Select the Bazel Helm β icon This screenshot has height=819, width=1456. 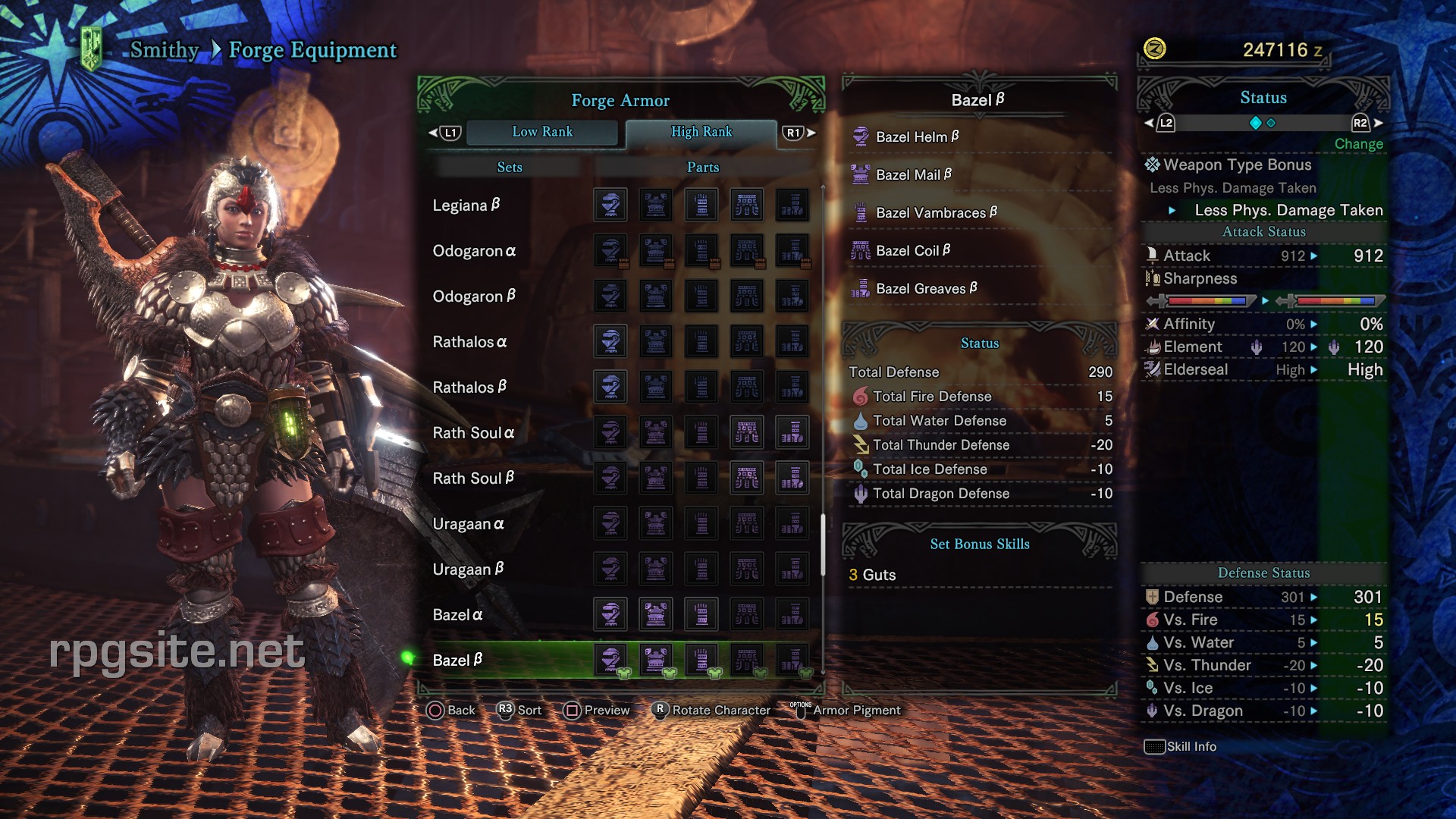[860, 136]
